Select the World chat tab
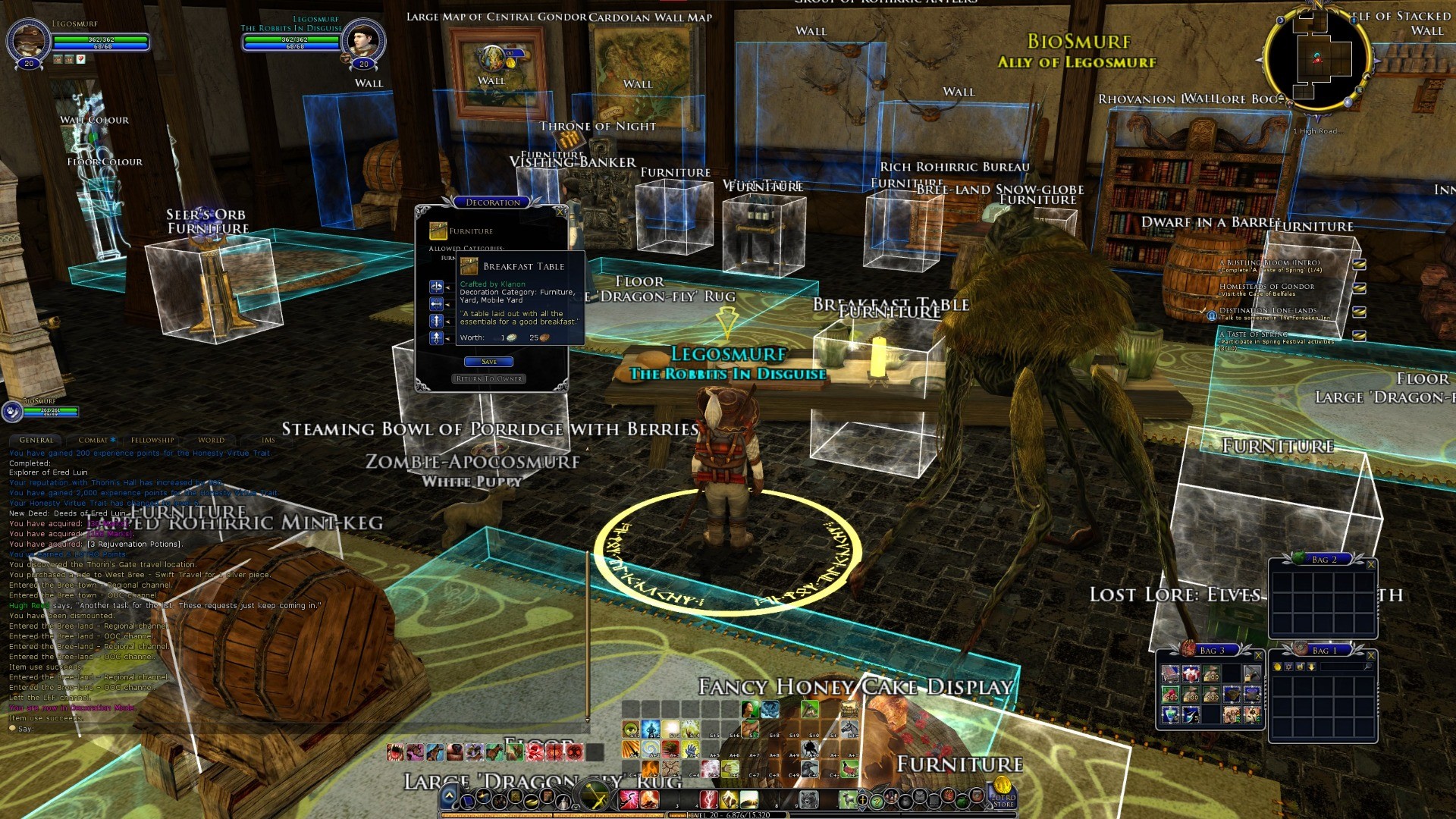Image resolution: width=1456 pixels, height=819 pixels. 211,440
